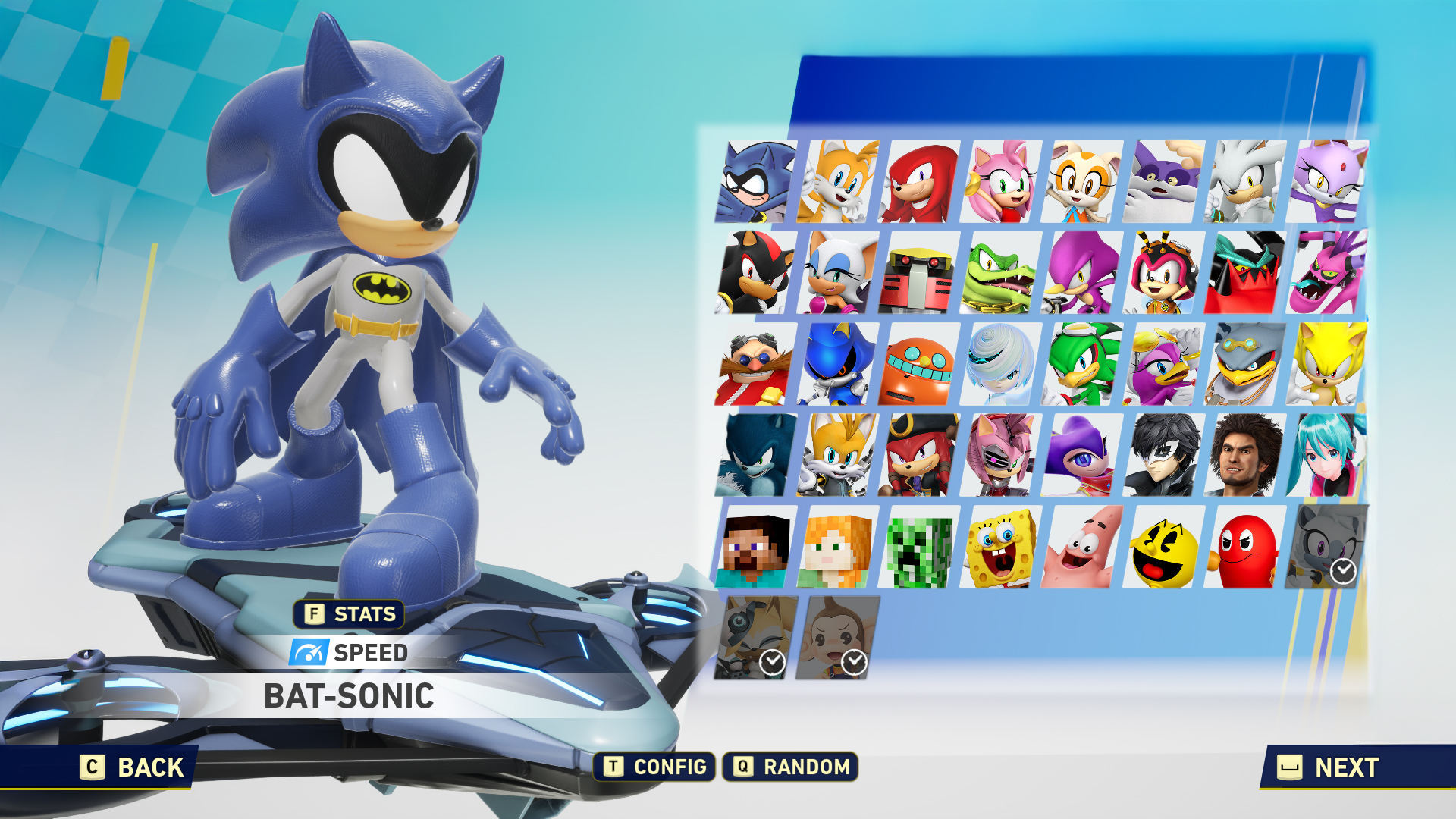Open the Stats panel
The height and width of the screenshot is (819, 1456).
pyautogui.click(x=350, y=614)
